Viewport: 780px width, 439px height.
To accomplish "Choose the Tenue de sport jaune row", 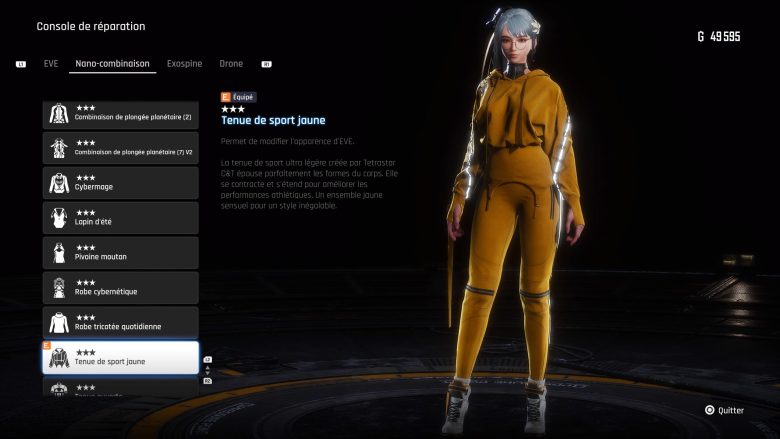I will (120, 357).
